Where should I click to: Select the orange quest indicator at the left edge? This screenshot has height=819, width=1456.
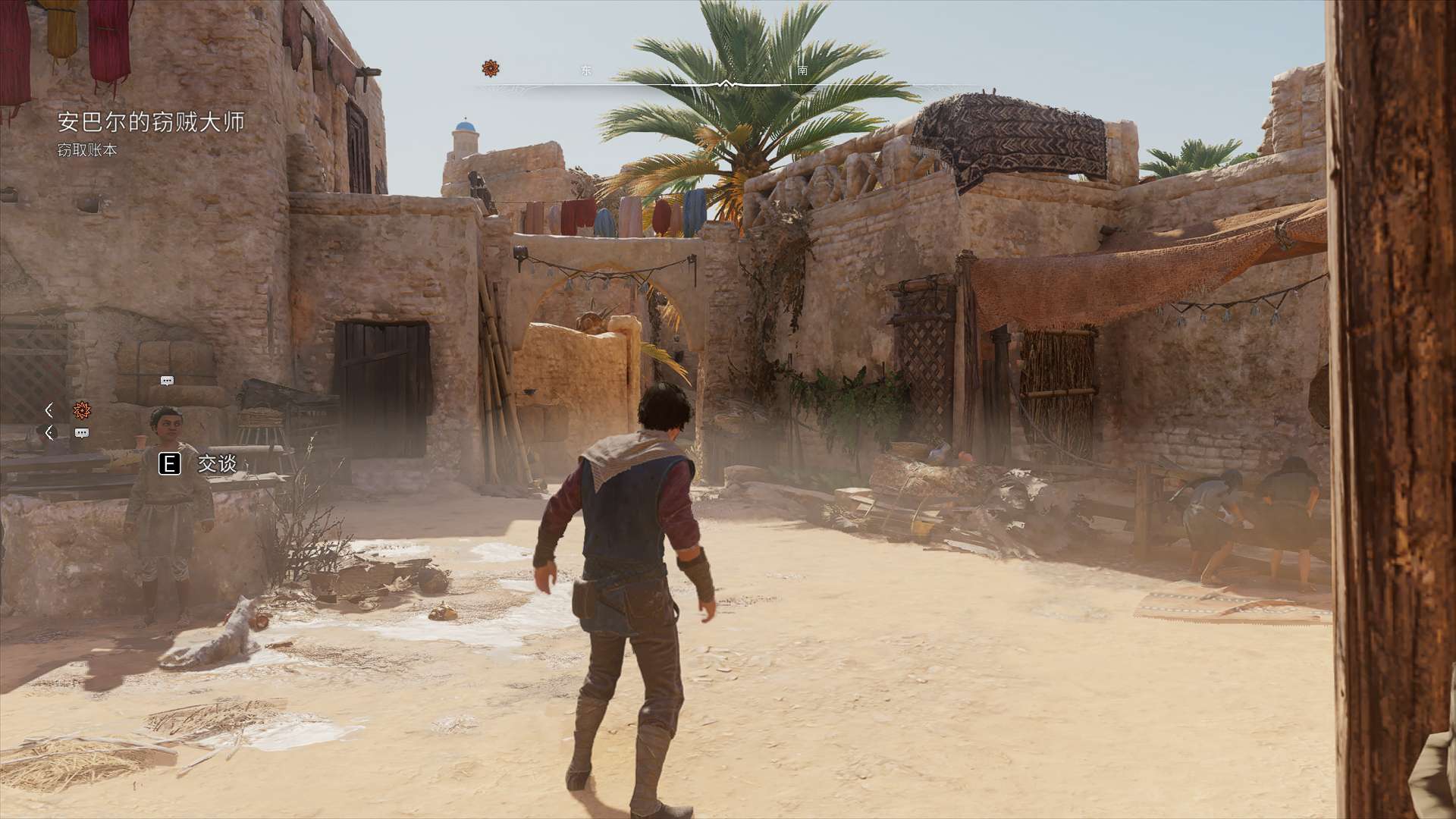pyautogui.click(x=82, y=410)
